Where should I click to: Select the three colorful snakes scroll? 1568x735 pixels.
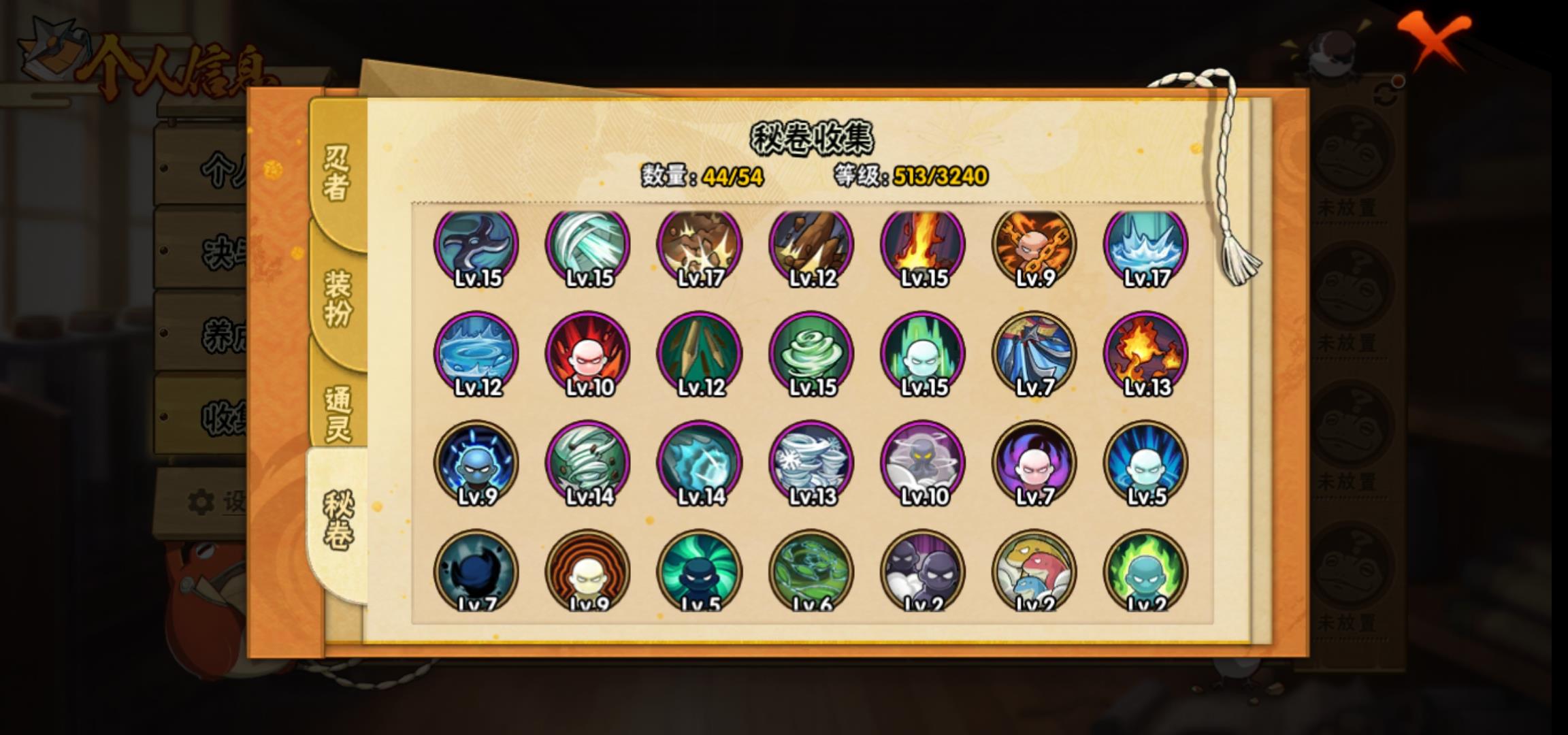[x=1034, y=572]
